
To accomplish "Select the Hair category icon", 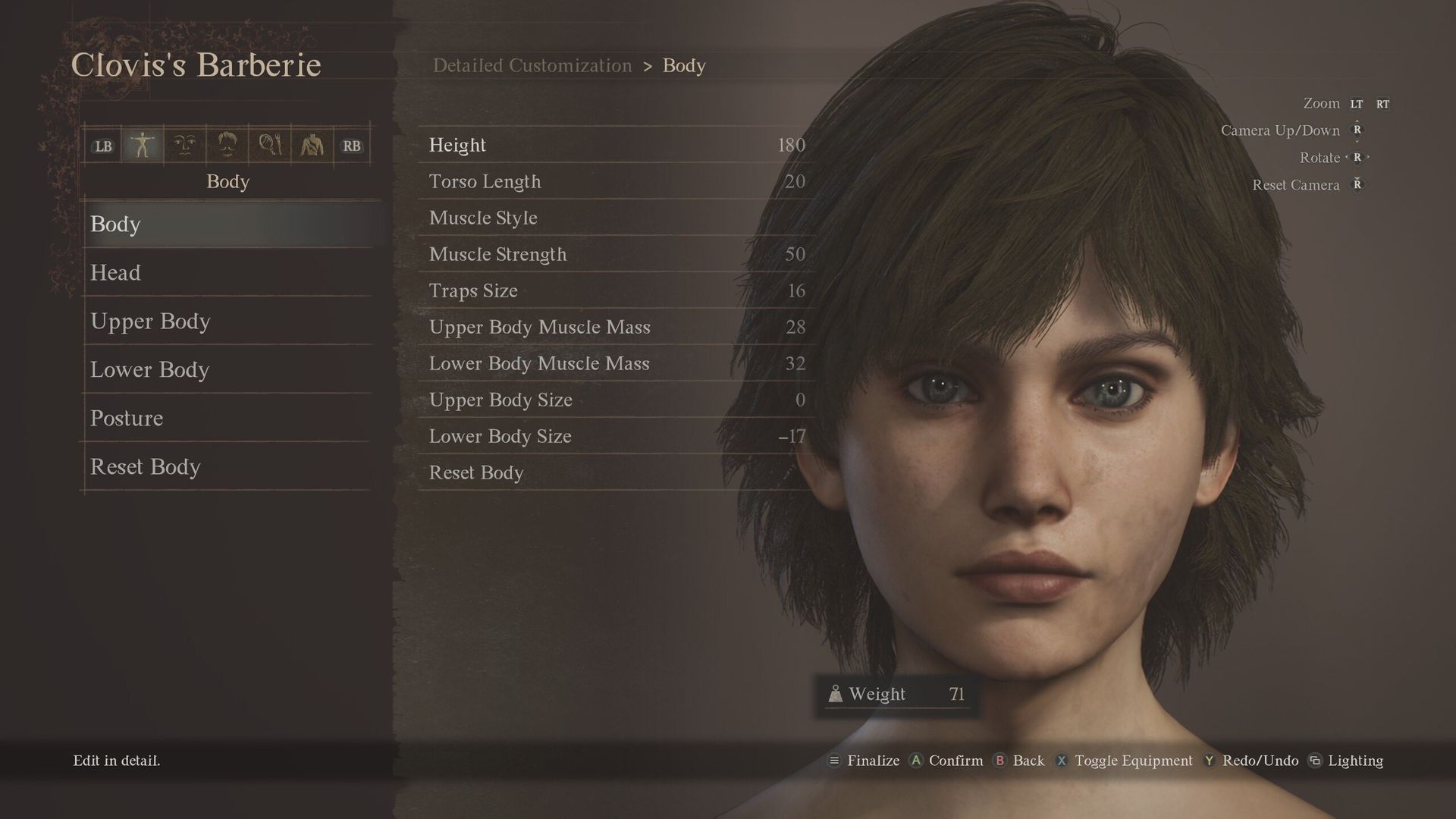I will 227,145.
